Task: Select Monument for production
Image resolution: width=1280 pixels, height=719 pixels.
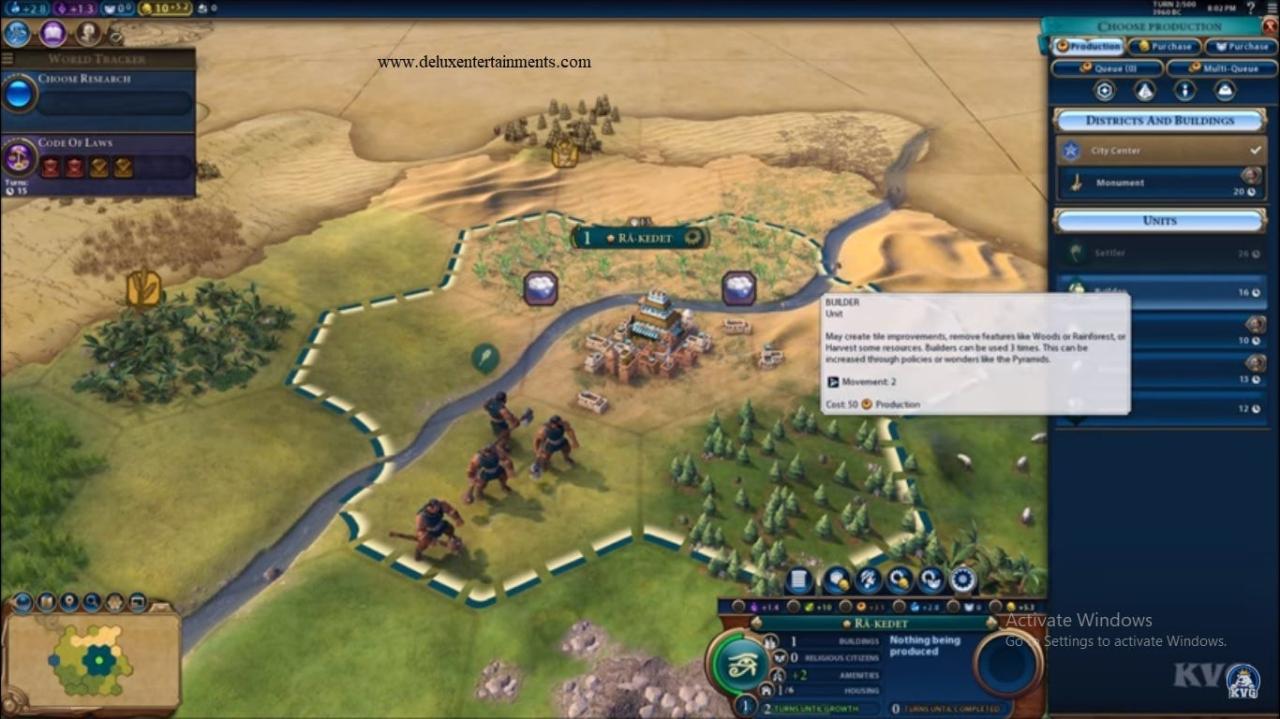Action: (x=1160, y=183)
